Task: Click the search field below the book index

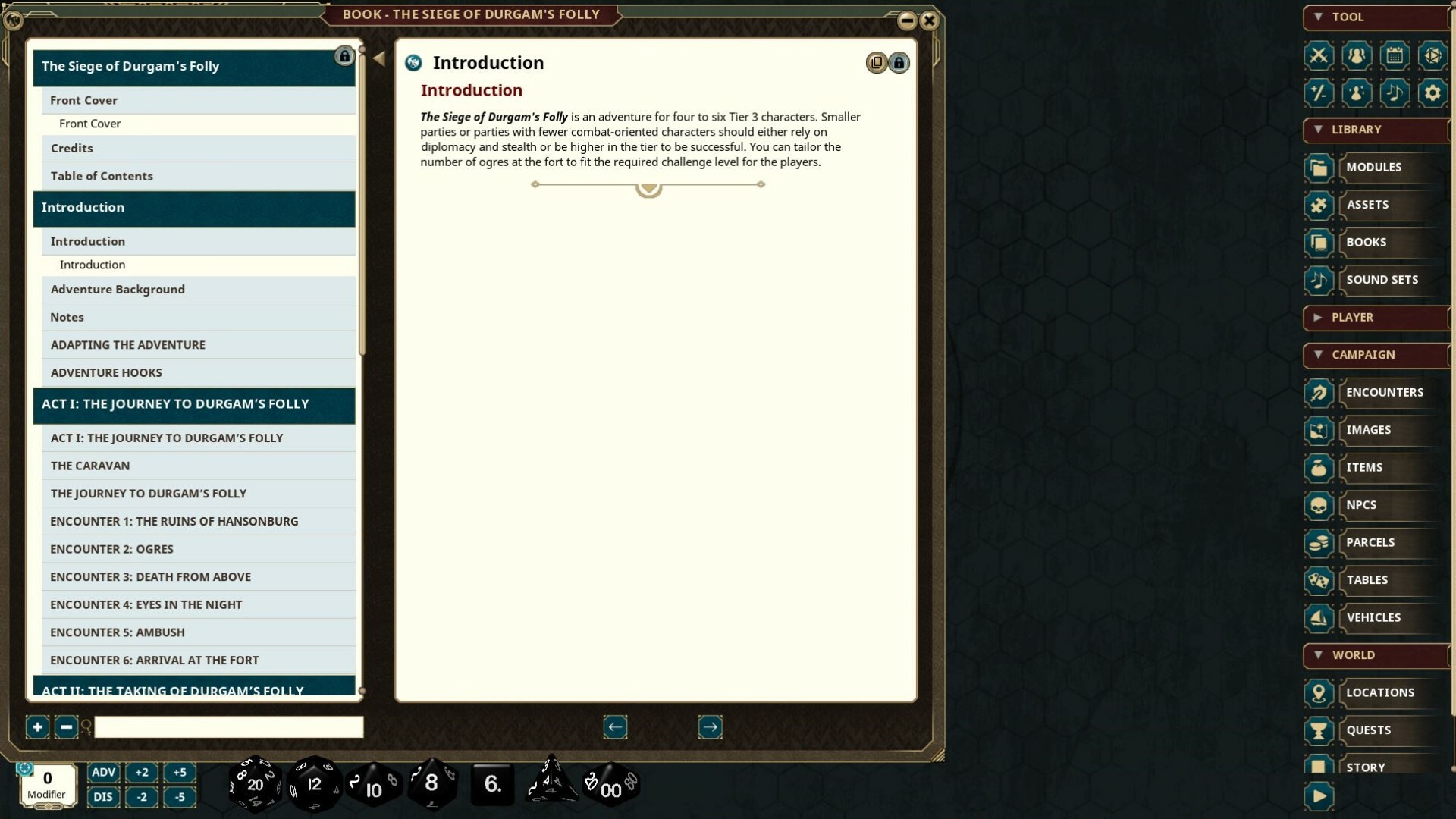Action: (x=227, y=726)
